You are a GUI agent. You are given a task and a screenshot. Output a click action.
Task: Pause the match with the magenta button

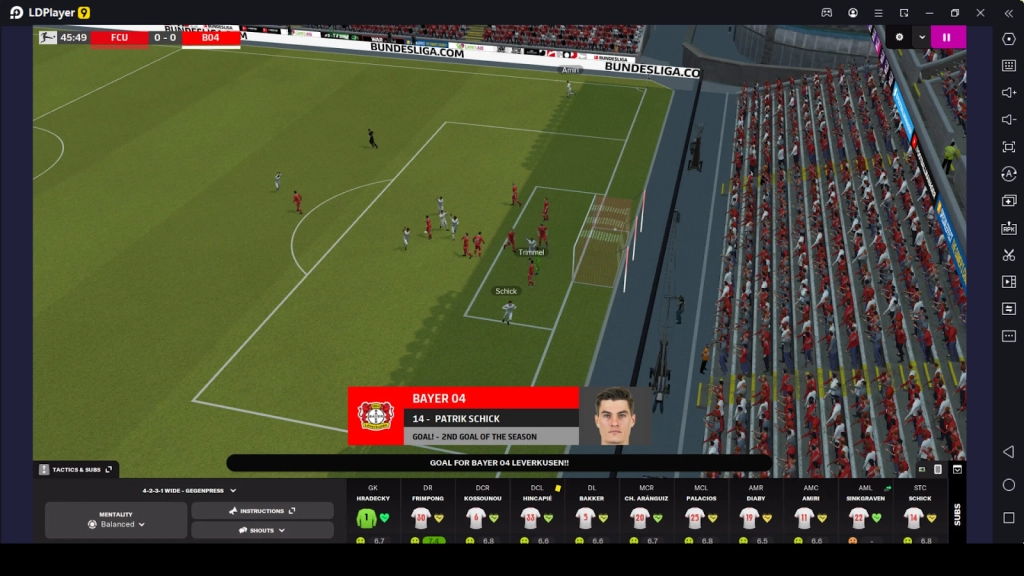[948, 37]
